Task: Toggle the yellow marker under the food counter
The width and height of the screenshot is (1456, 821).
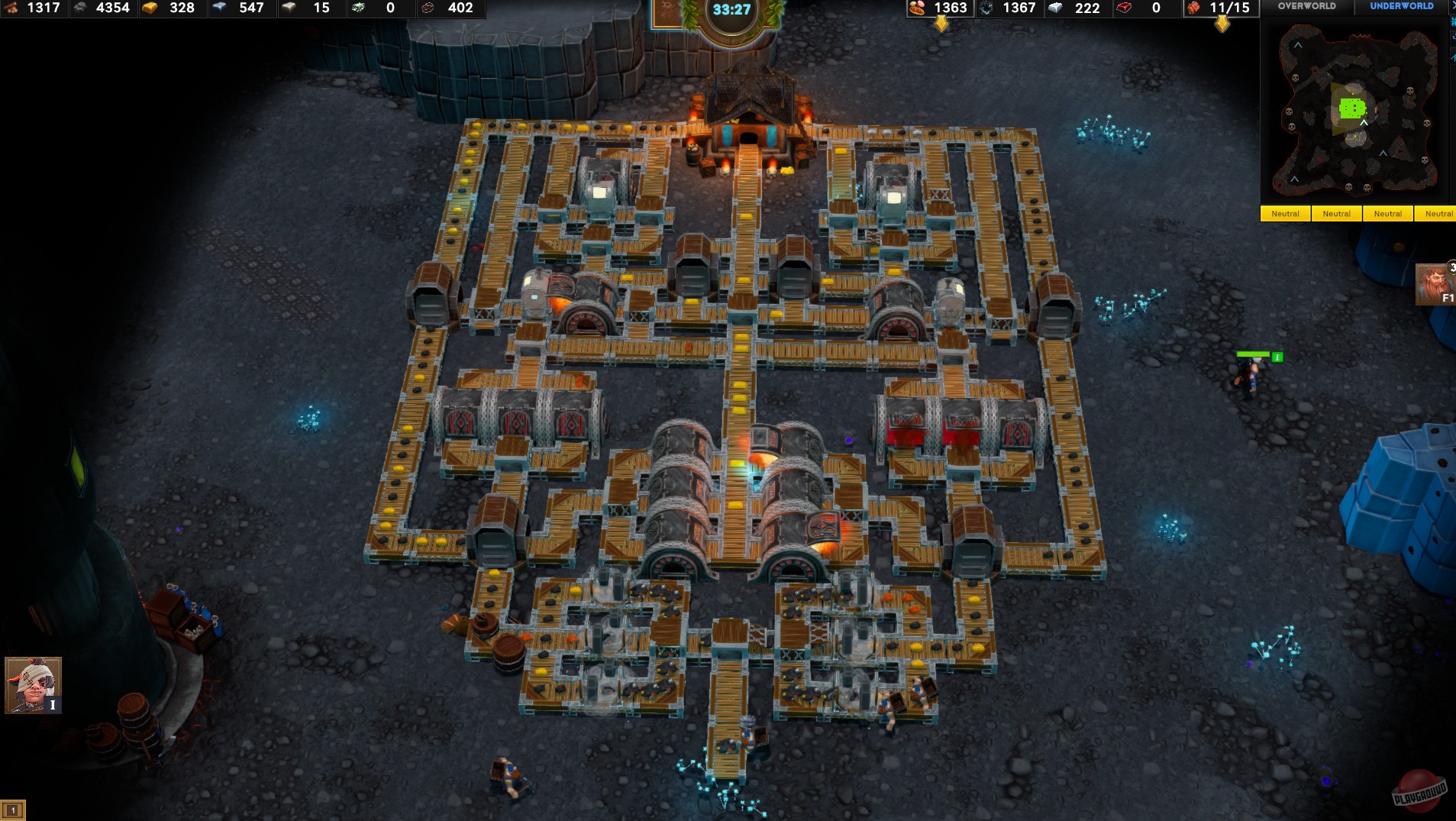Action: (941, 24)
